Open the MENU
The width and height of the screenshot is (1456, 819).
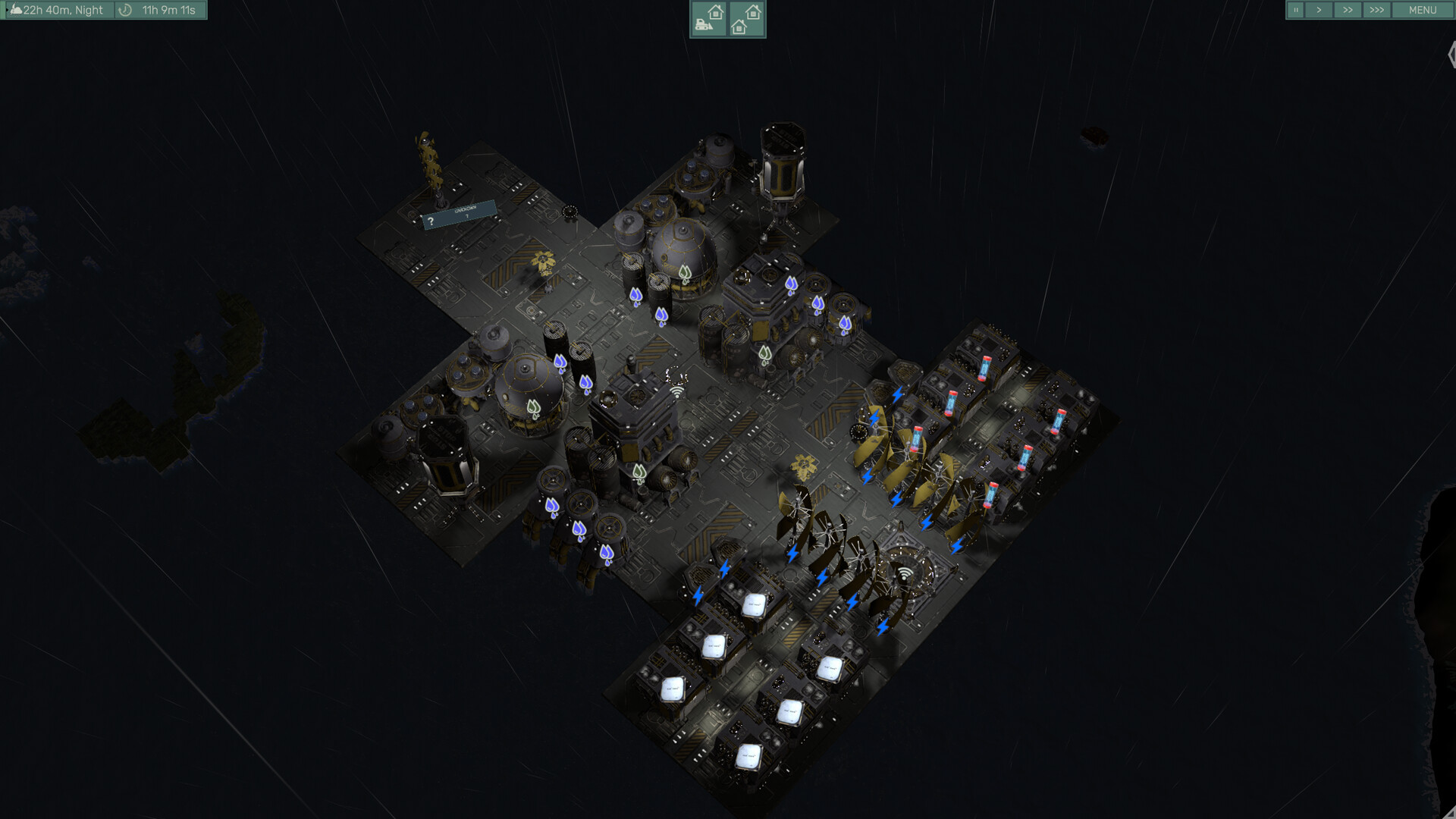[x=1424, y=10]
